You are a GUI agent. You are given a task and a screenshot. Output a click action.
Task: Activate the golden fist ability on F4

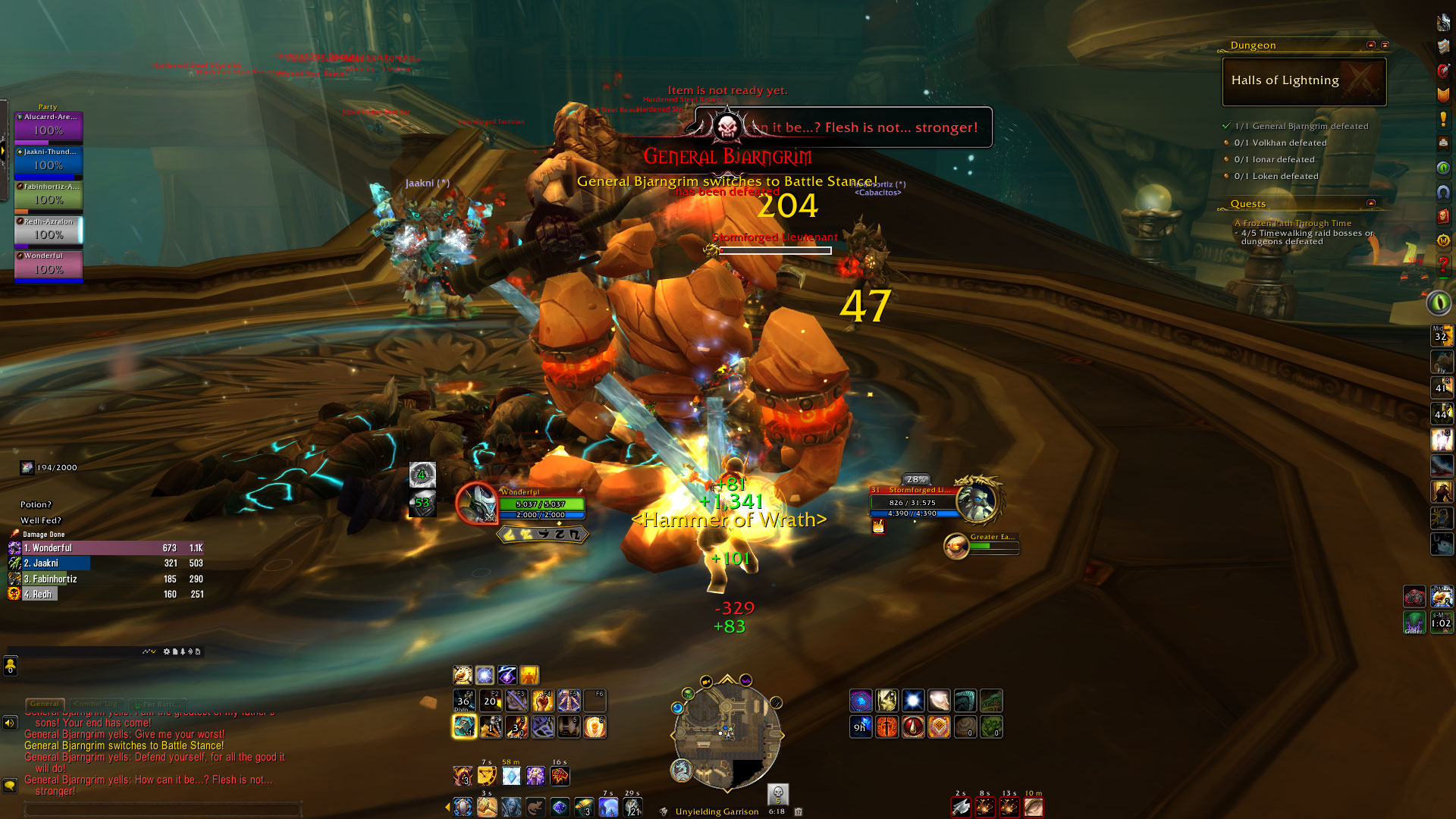(x=543, y=701)
